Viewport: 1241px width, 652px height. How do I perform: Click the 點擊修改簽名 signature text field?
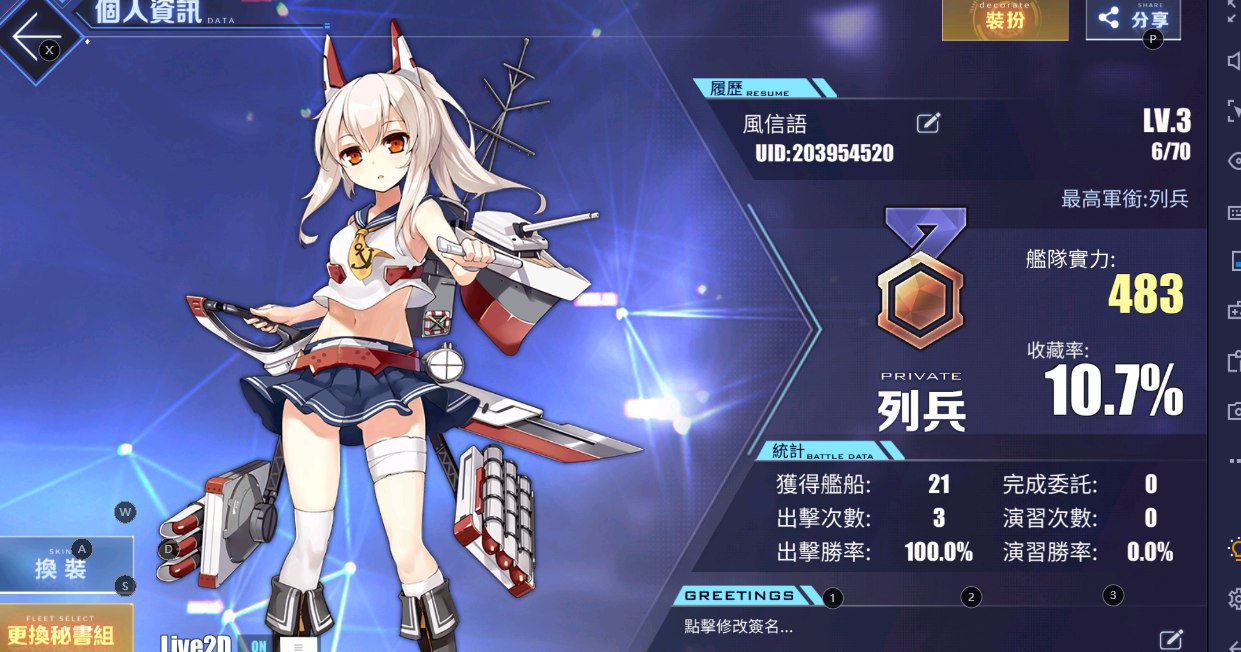point(740,628)
